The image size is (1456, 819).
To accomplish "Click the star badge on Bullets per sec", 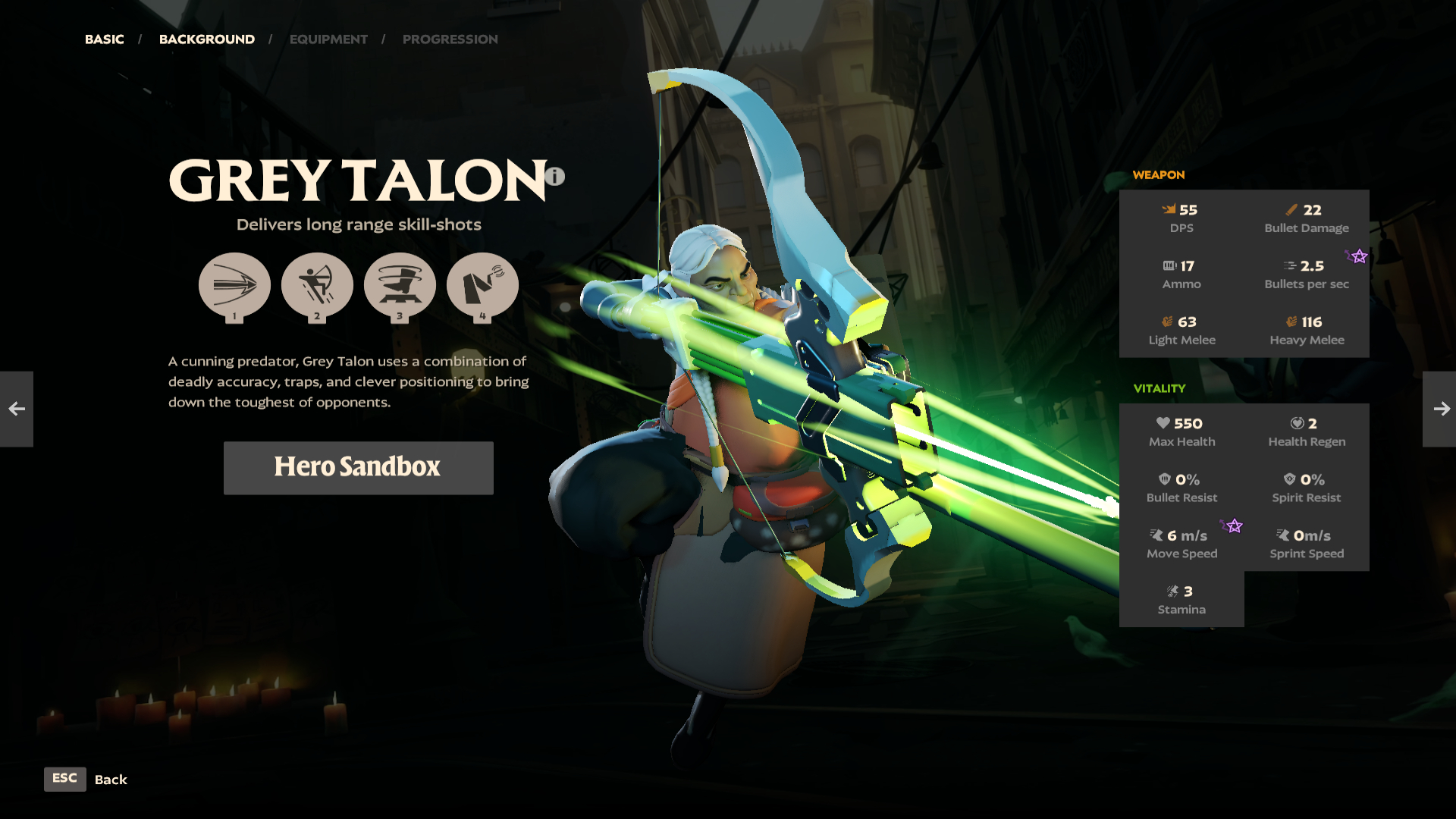I will 1358,256.
